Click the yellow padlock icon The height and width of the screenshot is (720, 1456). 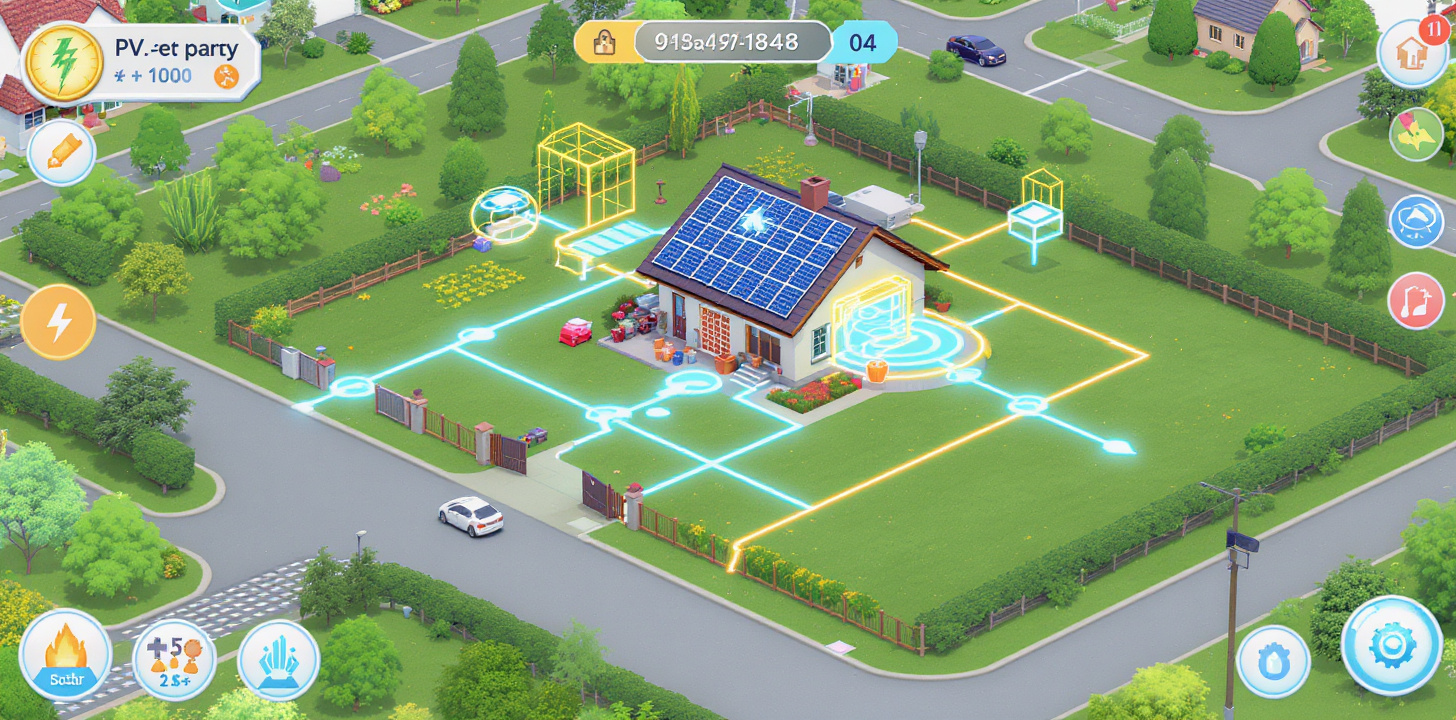[604, 42]
